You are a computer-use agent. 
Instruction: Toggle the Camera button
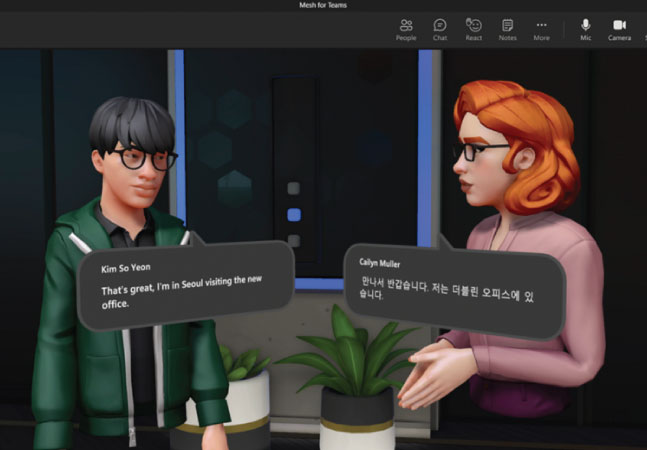point(619,28)
